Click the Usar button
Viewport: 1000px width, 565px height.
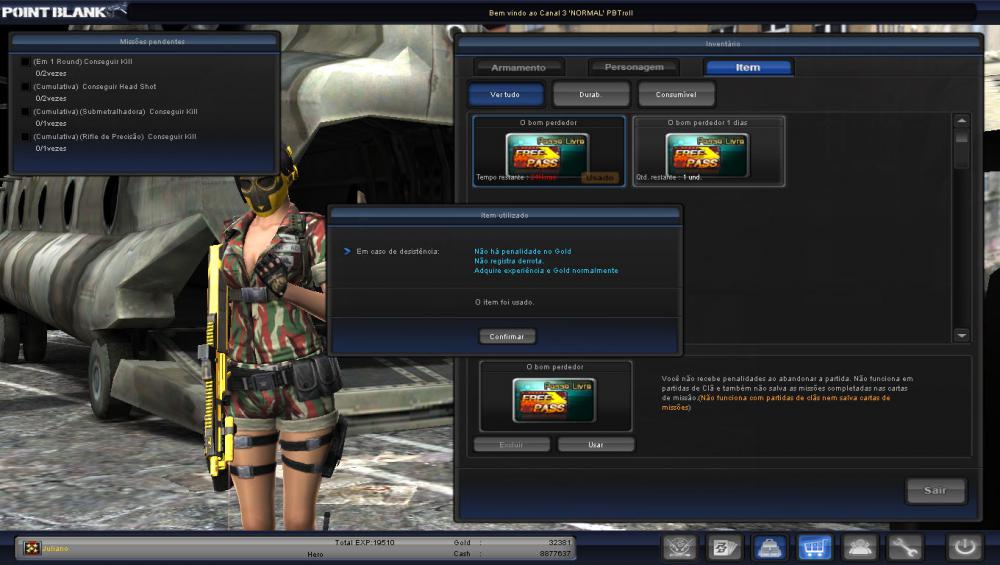(x=596, y=444)
